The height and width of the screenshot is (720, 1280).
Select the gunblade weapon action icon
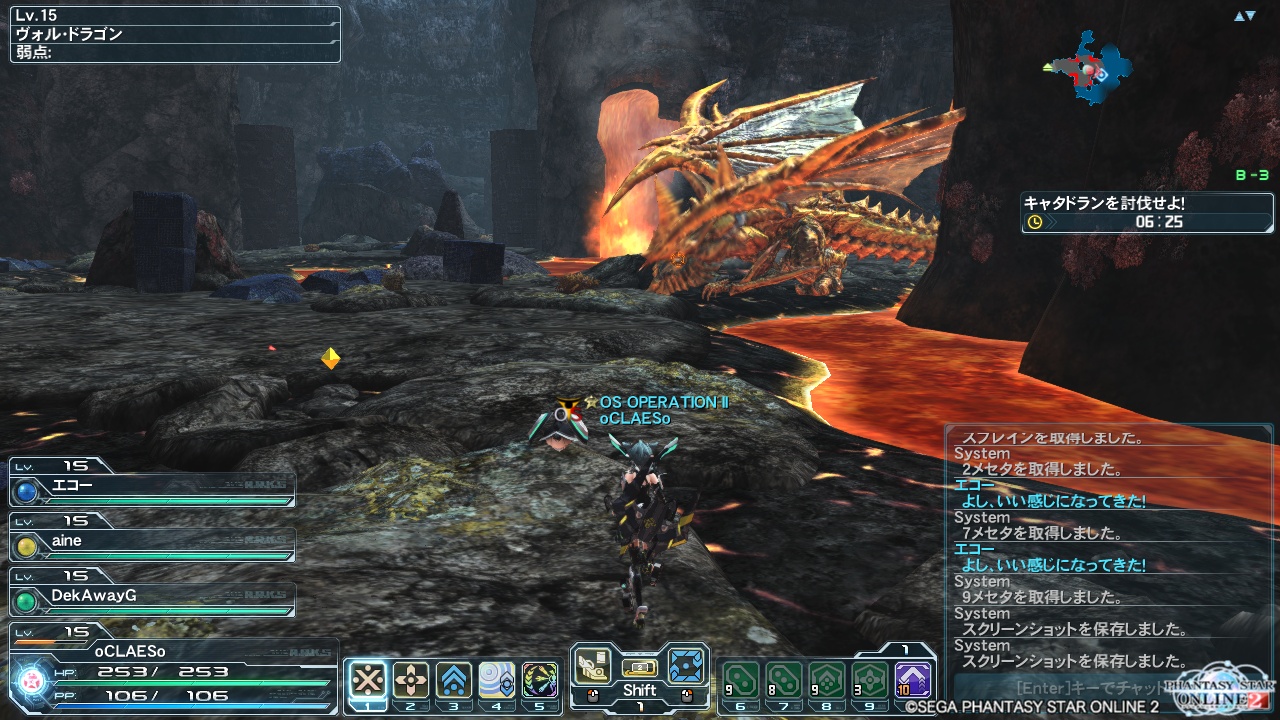point(593,664)
